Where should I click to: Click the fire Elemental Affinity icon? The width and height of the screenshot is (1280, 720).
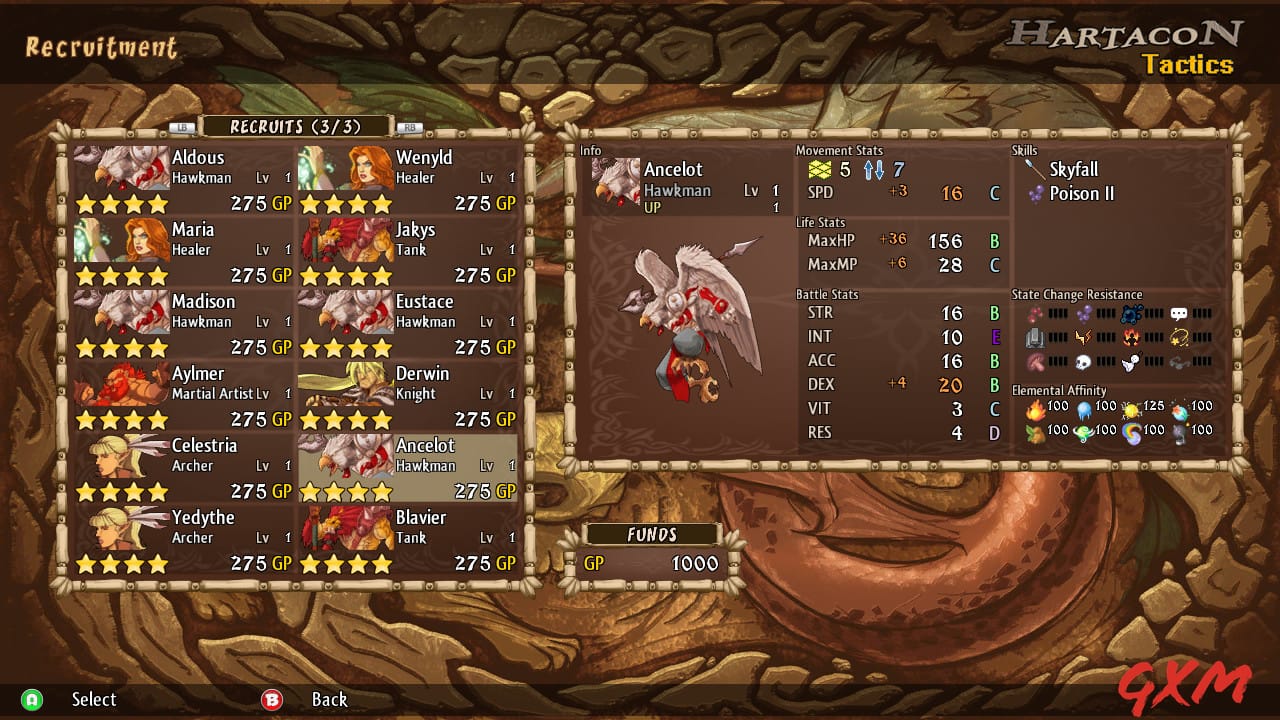click(x=1036, y=411)
